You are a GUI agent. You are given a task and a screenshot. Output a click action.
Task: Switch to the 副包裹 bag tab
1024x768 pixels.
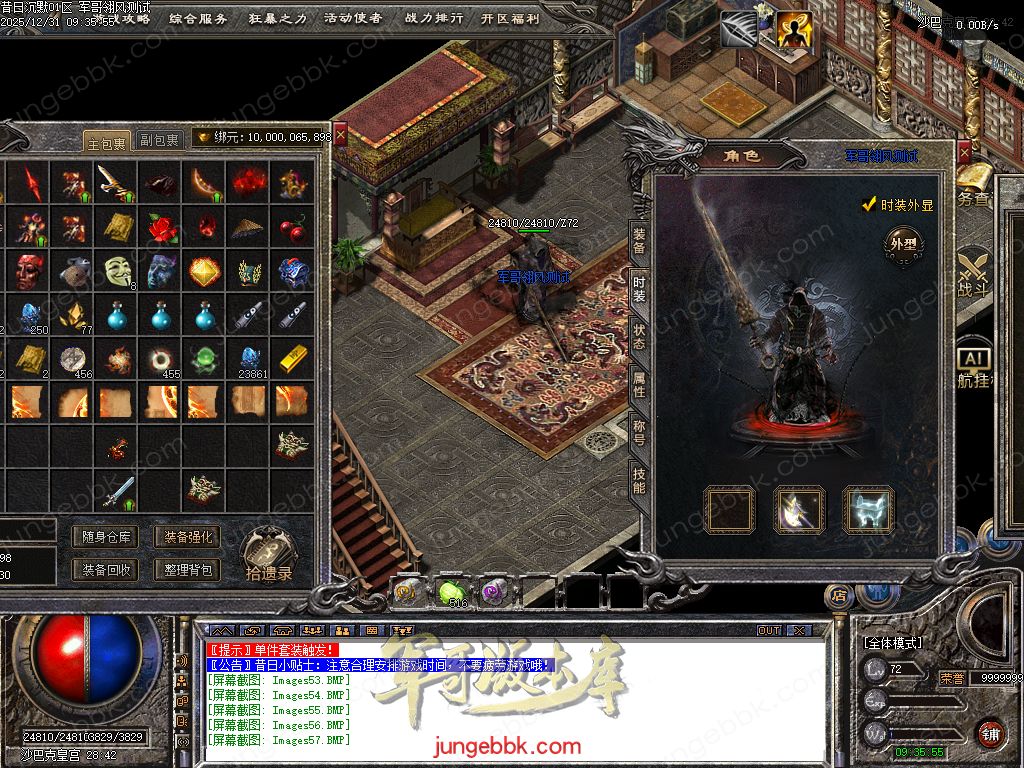tap(159, 140)
